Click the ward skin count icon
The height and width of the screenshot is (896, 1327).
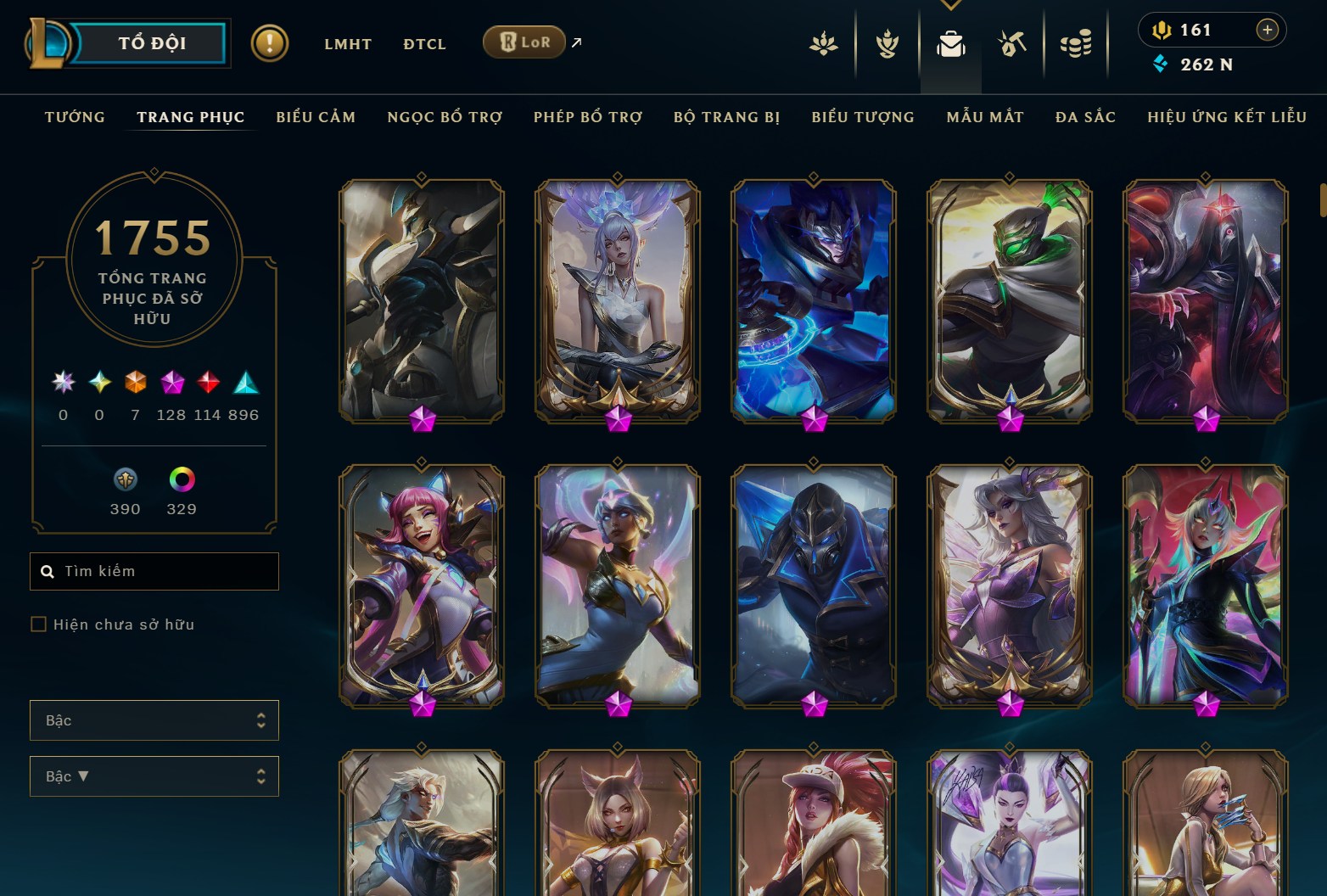pos(125,480)
